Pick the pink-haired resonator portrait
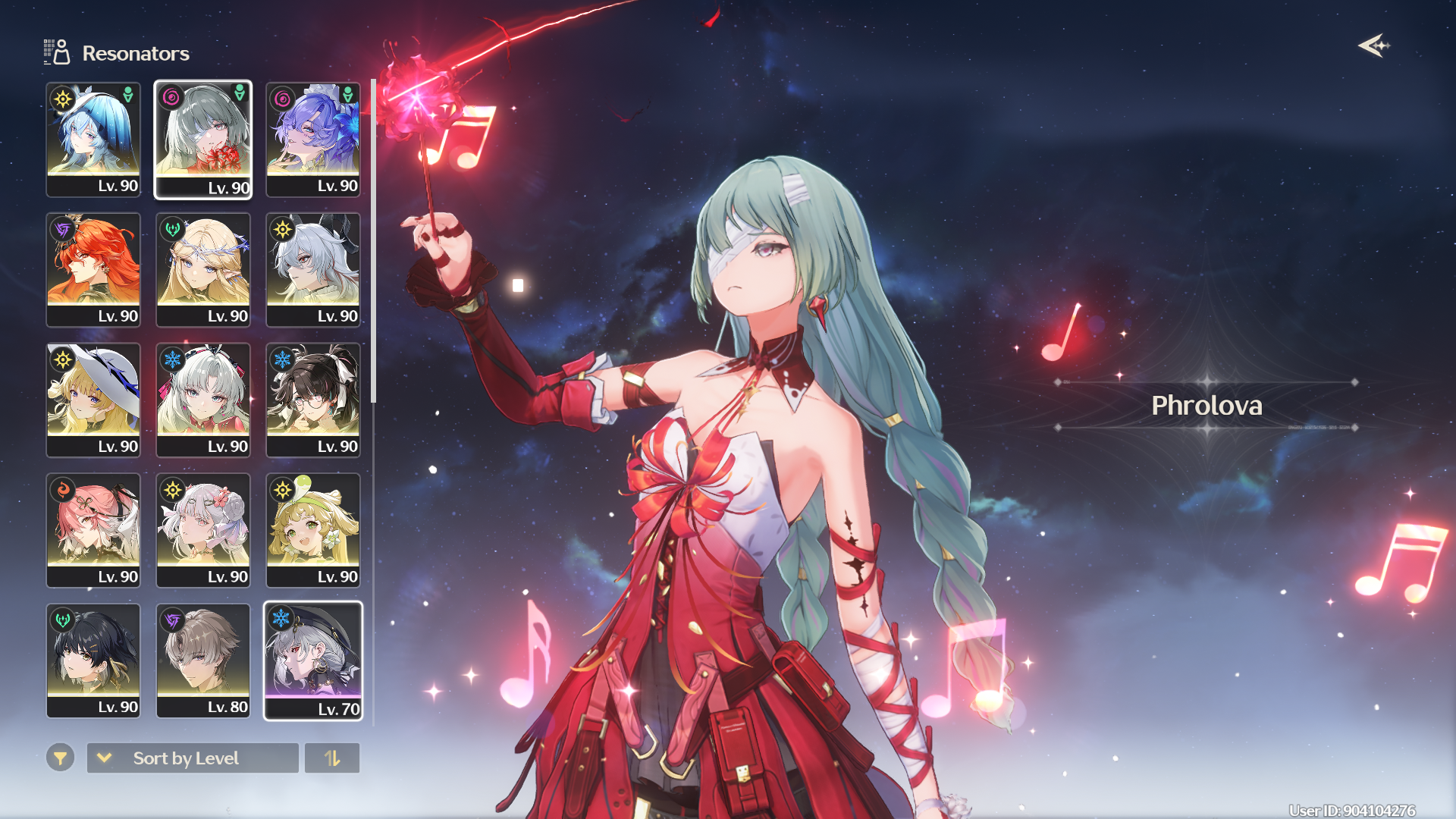The image size is (1456, 819). 93,531
